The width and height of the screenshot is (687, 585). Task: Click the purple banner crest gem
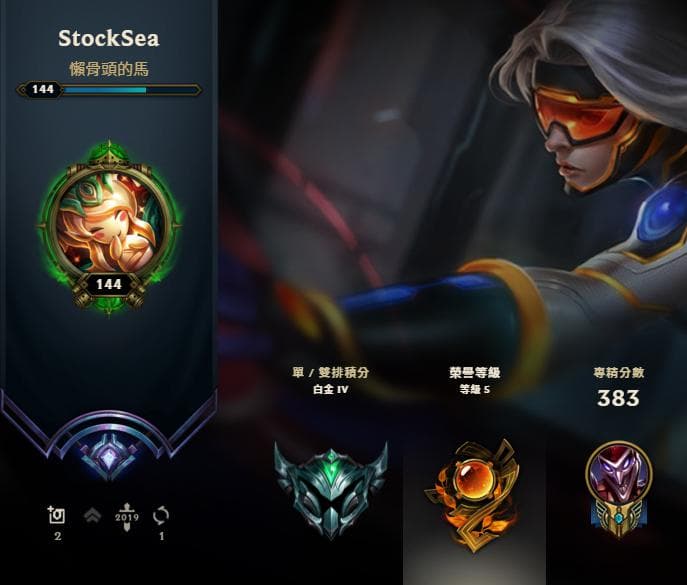(x=108, y=457)
